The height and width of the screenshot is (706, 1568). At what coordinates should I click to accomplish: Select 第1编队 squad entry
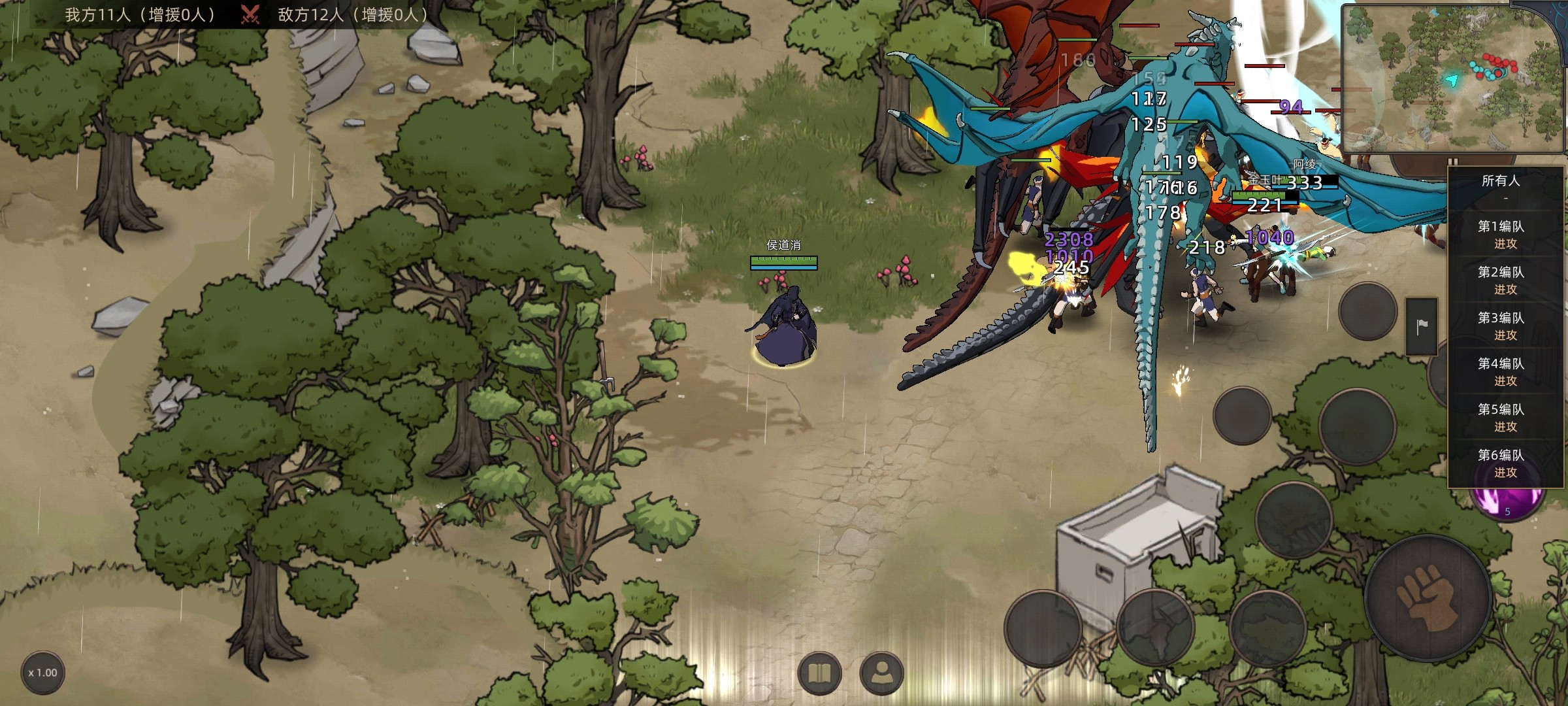1501,234
